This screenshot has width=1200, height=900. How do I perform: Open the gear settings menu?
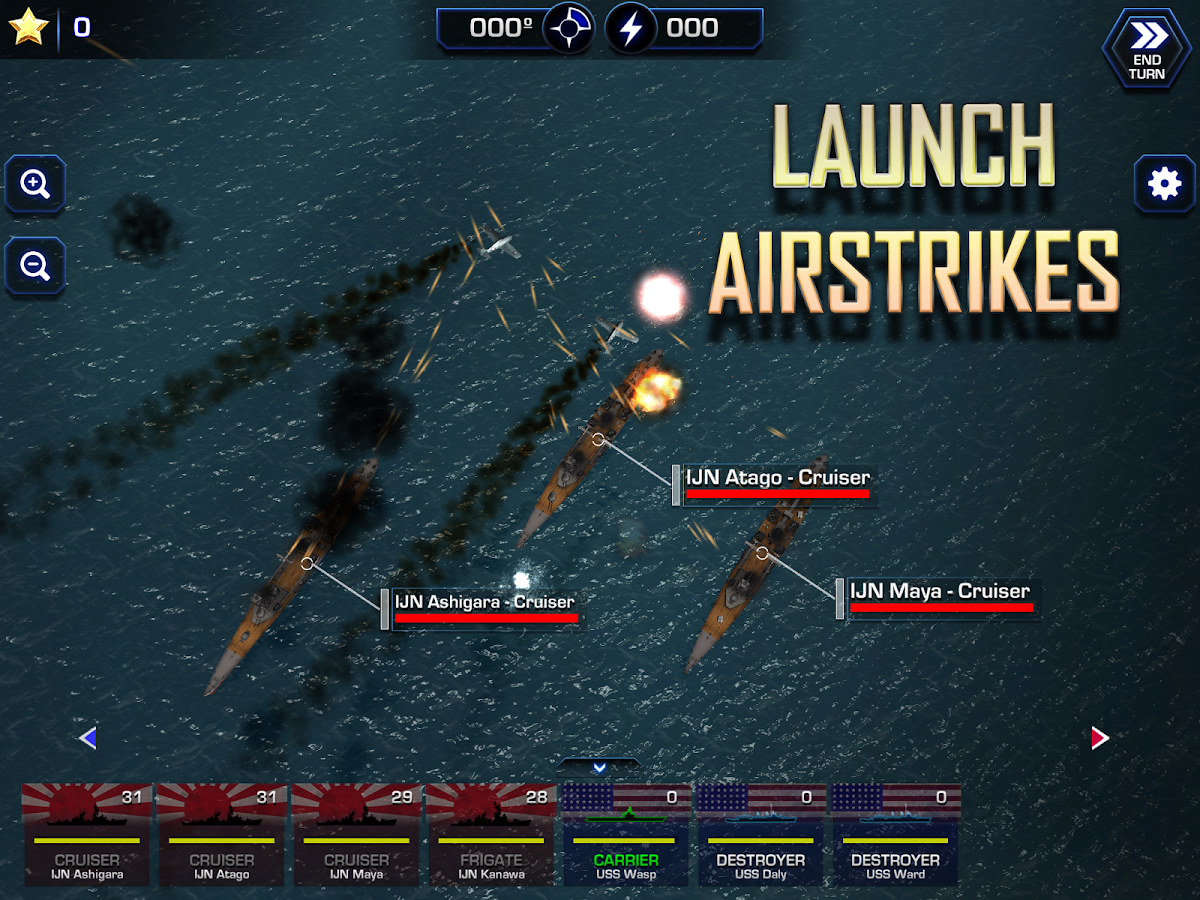[x=1164, y=184]
